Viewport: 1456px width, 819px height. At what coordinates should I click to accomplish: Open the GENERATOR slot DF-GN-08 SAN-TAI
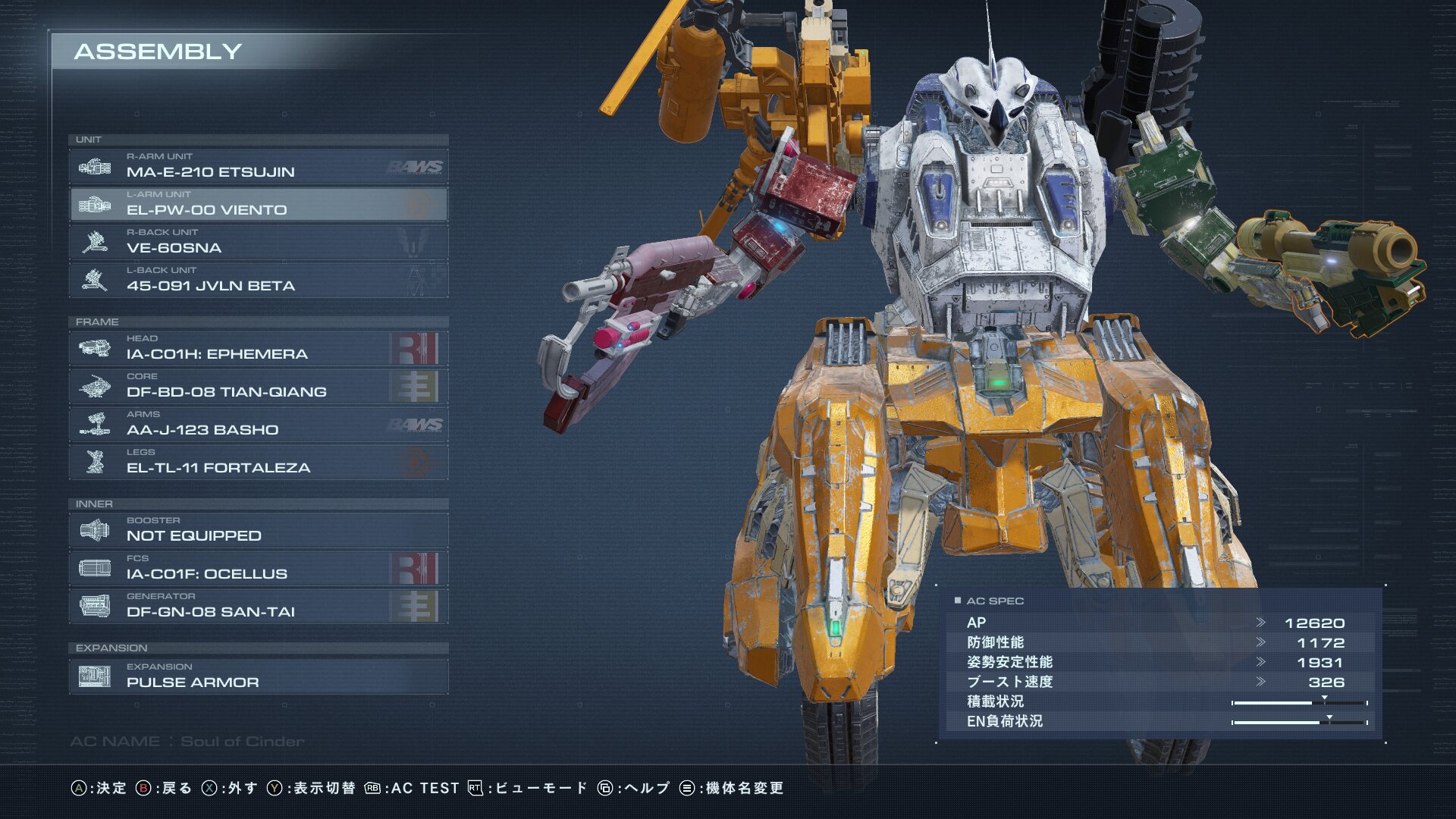pyautogui.click(x=258, y=606)
